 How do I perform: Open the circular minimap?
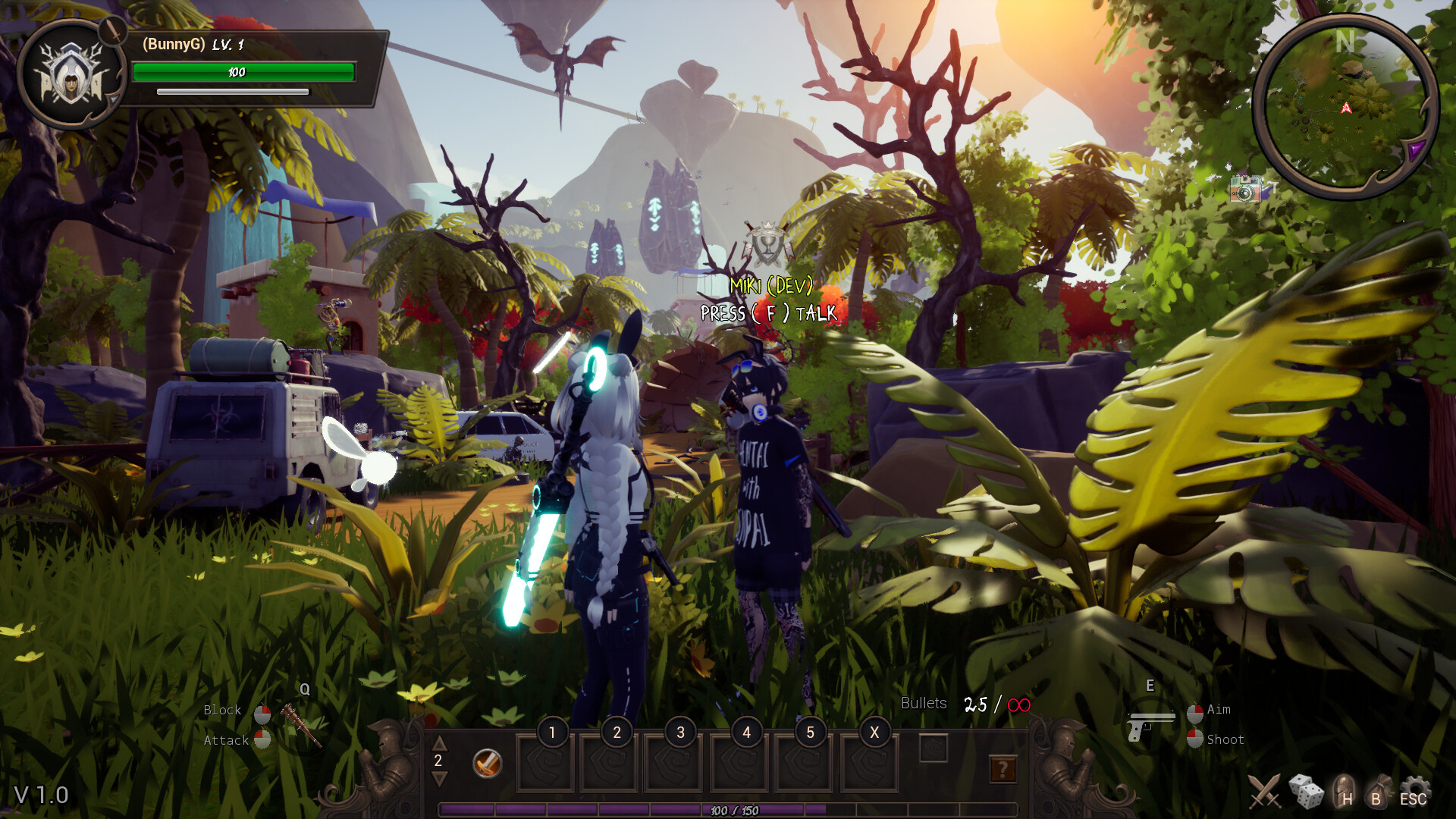(1345, 108)
